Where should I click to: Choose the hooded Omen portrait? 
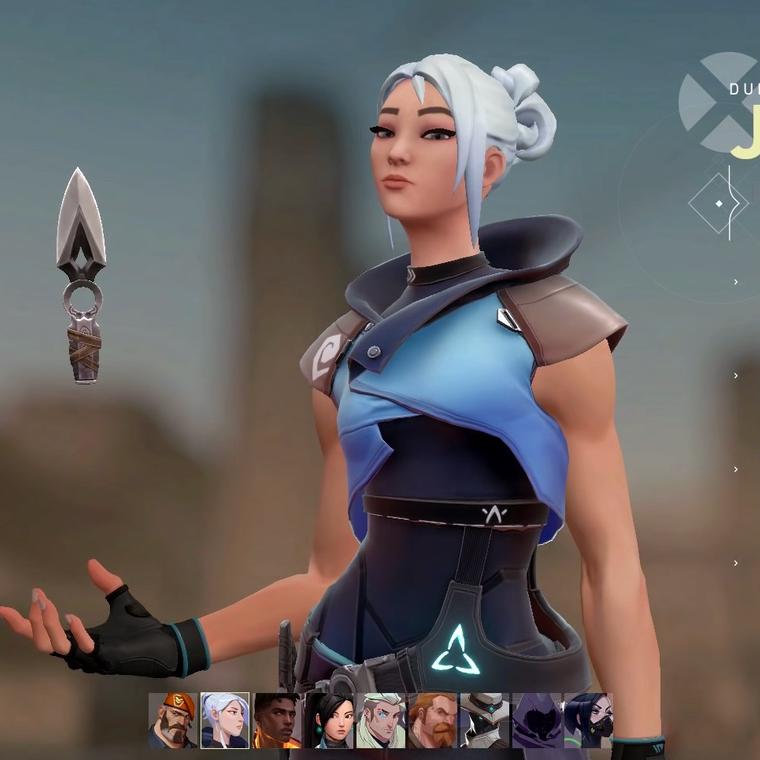(x=537, y=720)
